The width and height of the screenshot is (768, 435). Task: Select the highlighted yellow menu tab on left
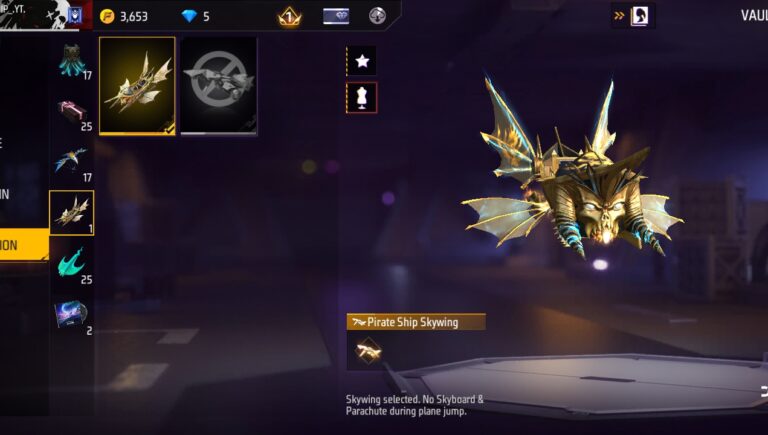click(x=23, y=244)
